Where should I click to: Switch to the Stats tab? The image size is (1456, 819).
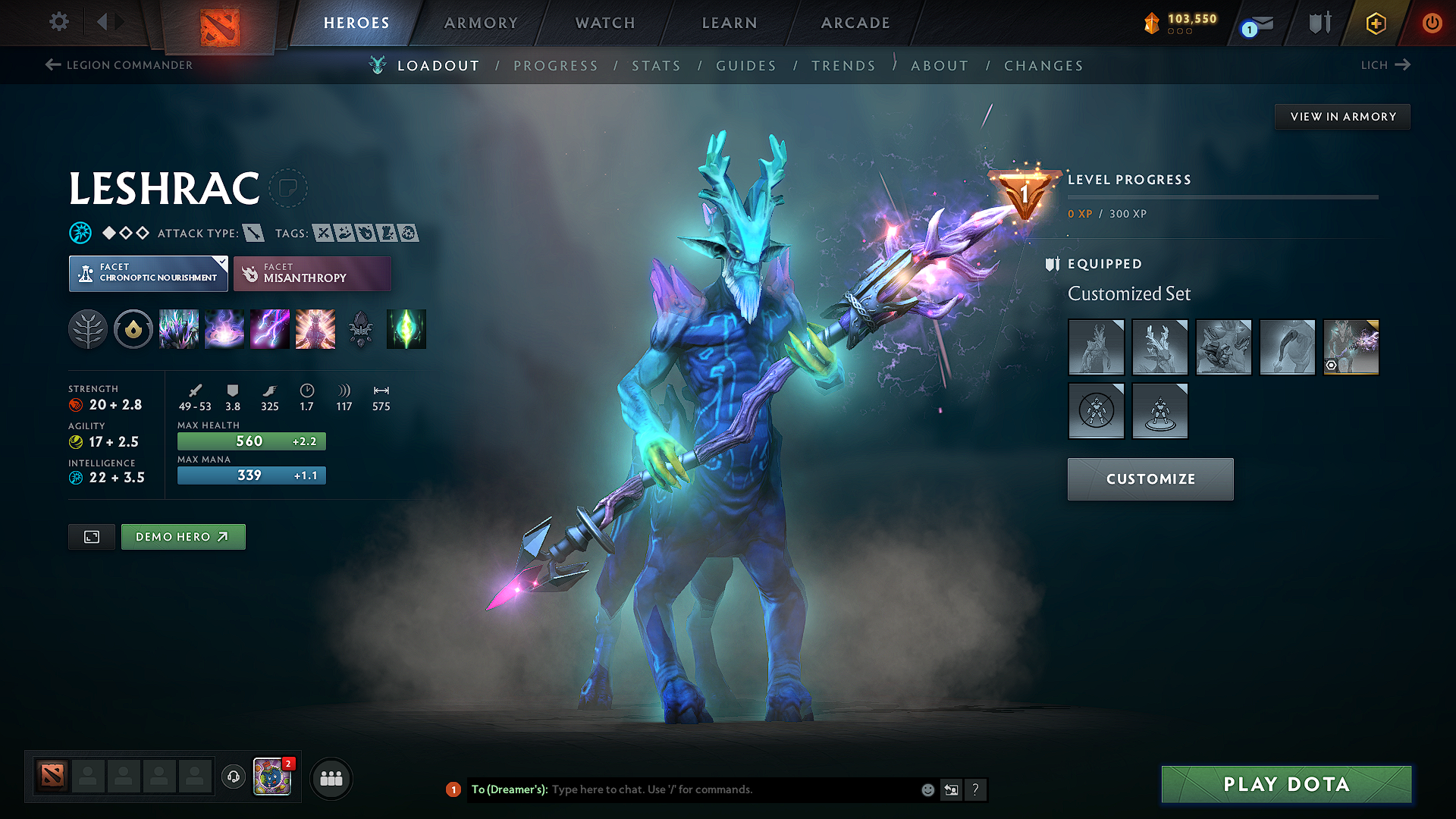click(656, 65)
